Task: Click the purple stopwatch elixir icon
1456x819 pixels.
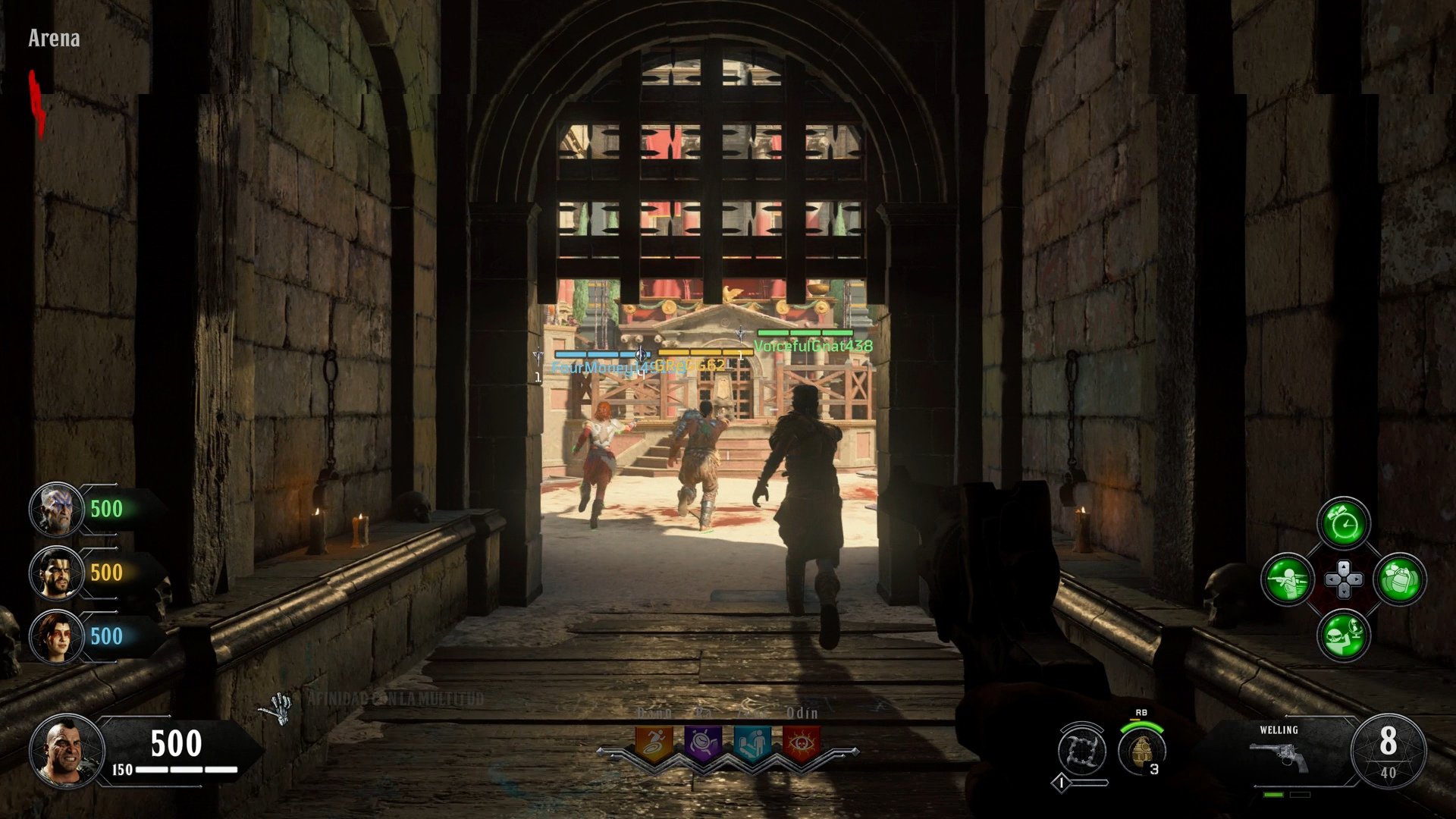Action: [701, 742]
